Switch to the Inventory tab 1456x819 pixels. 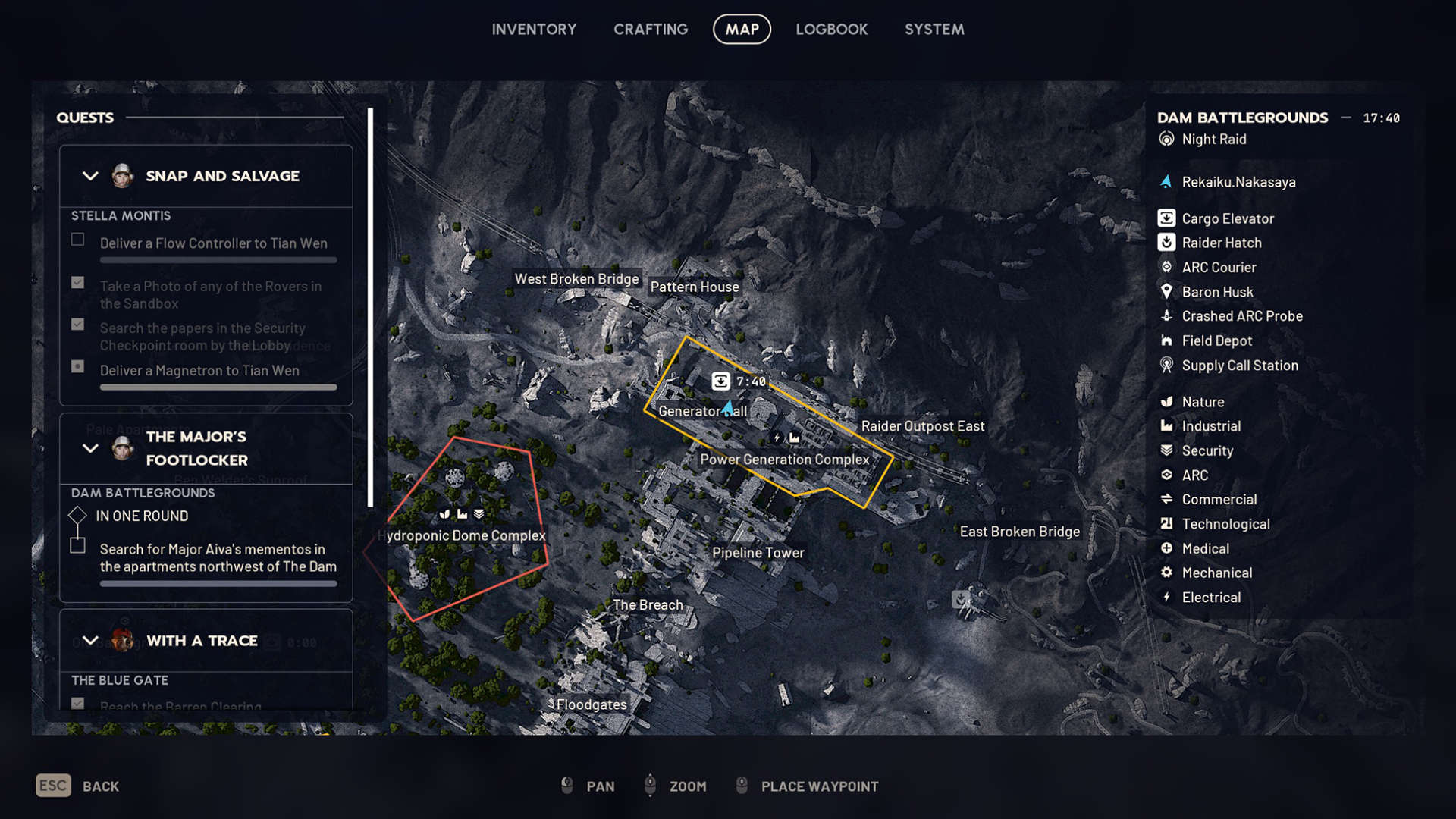click(x=534, y=30)
